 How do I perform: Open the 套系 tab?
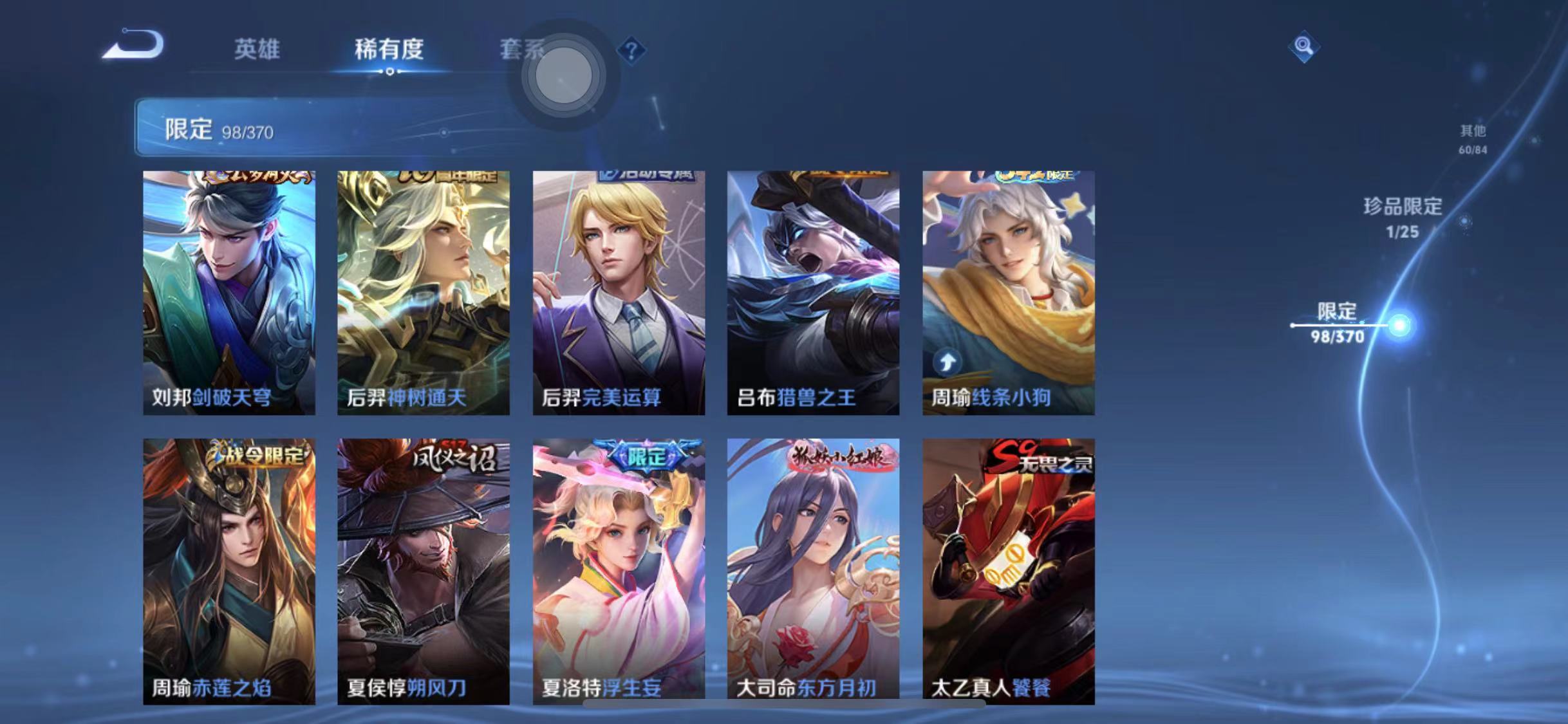523,51
